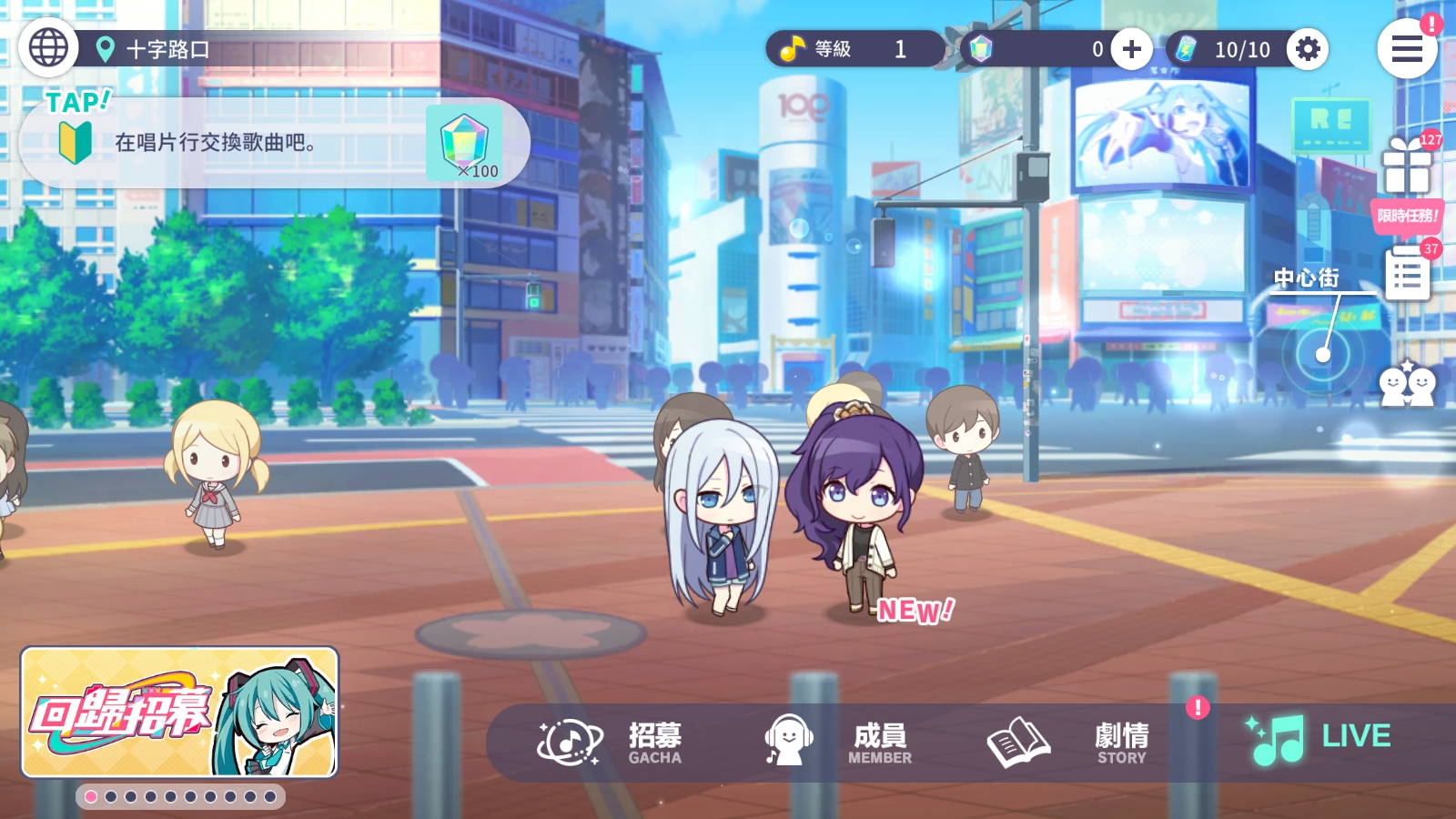The width and height of the screenshot is (1456, 819).
Task: Open settings via the gear icon
Action: pyautogui.click(x=1308, y=49)
